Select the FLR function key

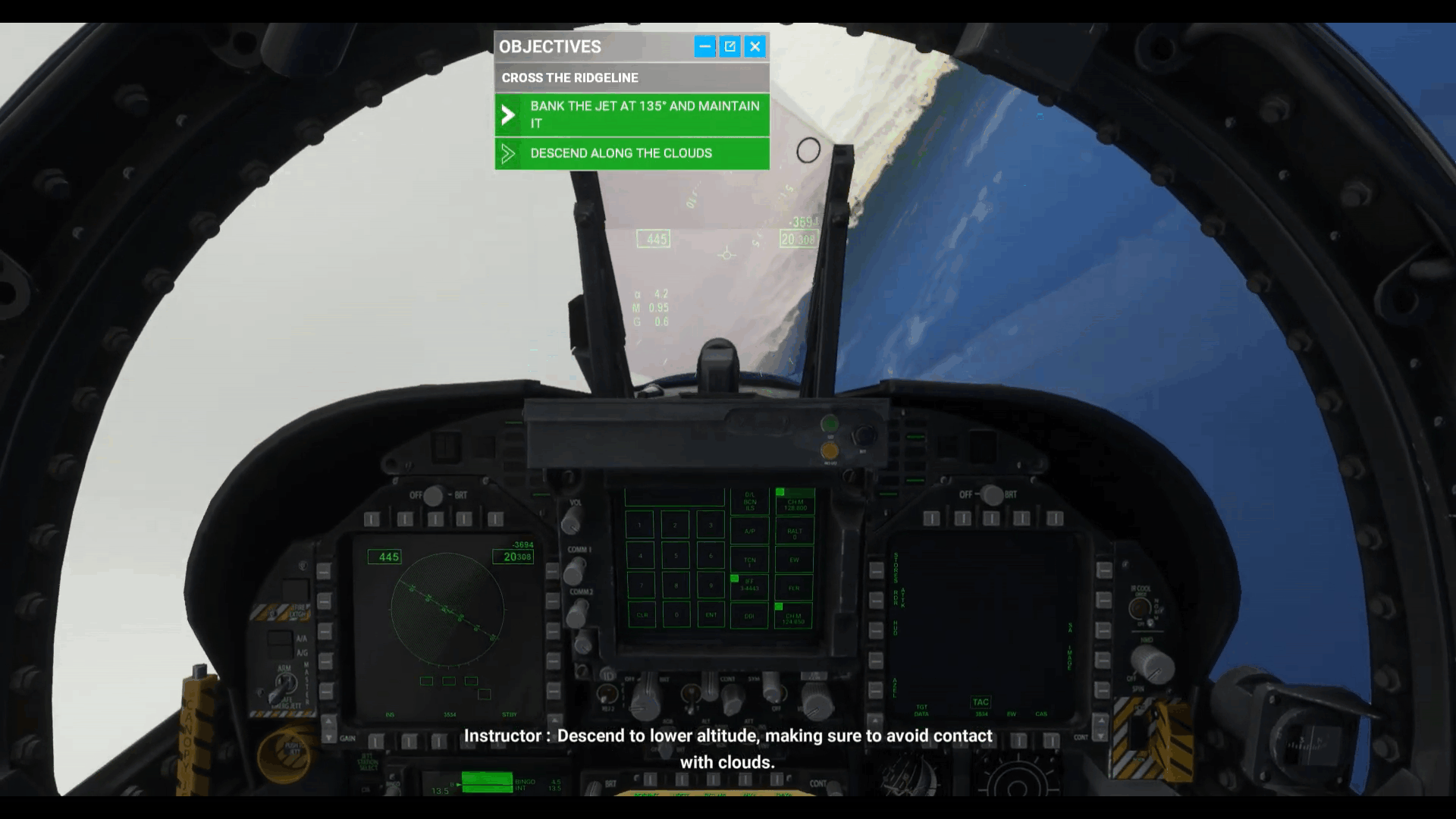point(795,588)
